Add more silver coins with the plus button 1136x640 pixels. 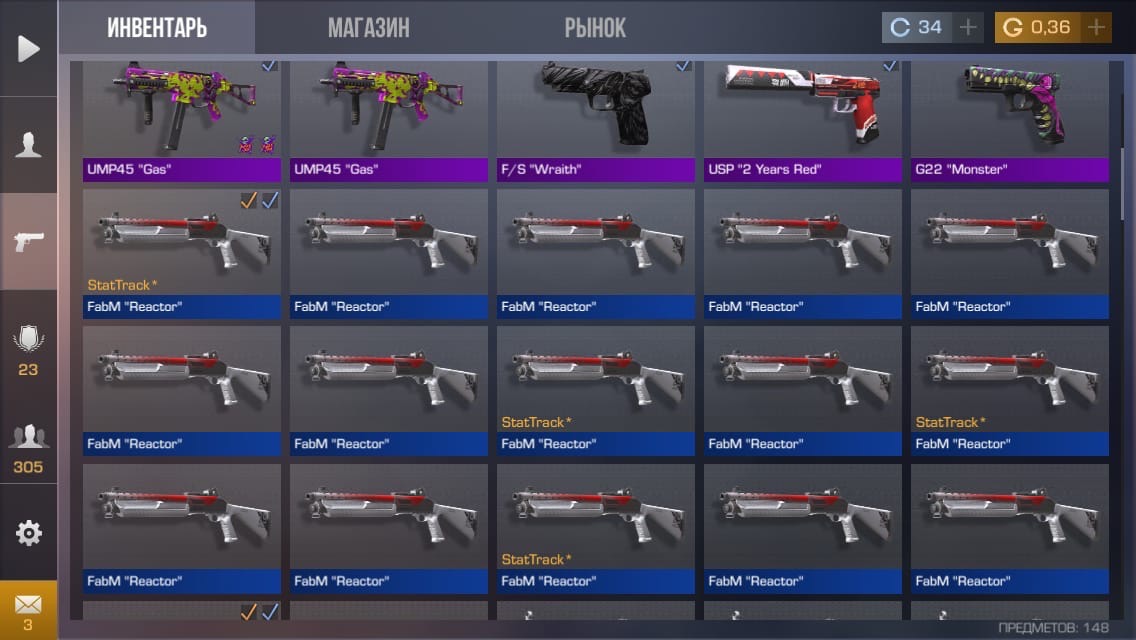pyautogui.click(x=967, y=27)
